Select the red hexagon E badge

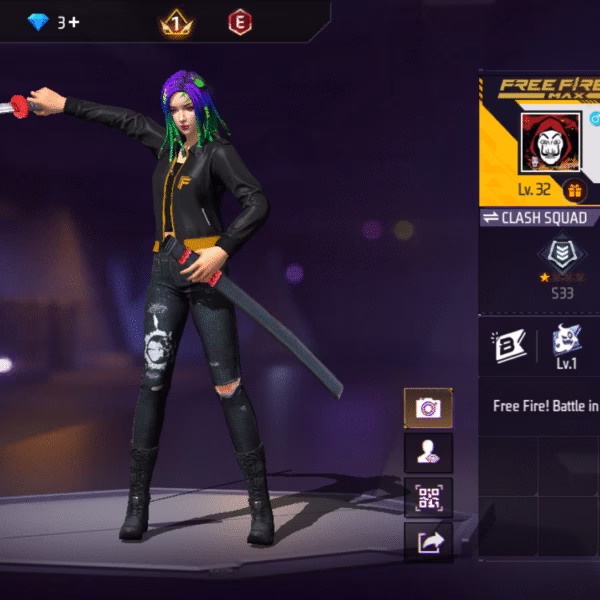pos(239,21)
